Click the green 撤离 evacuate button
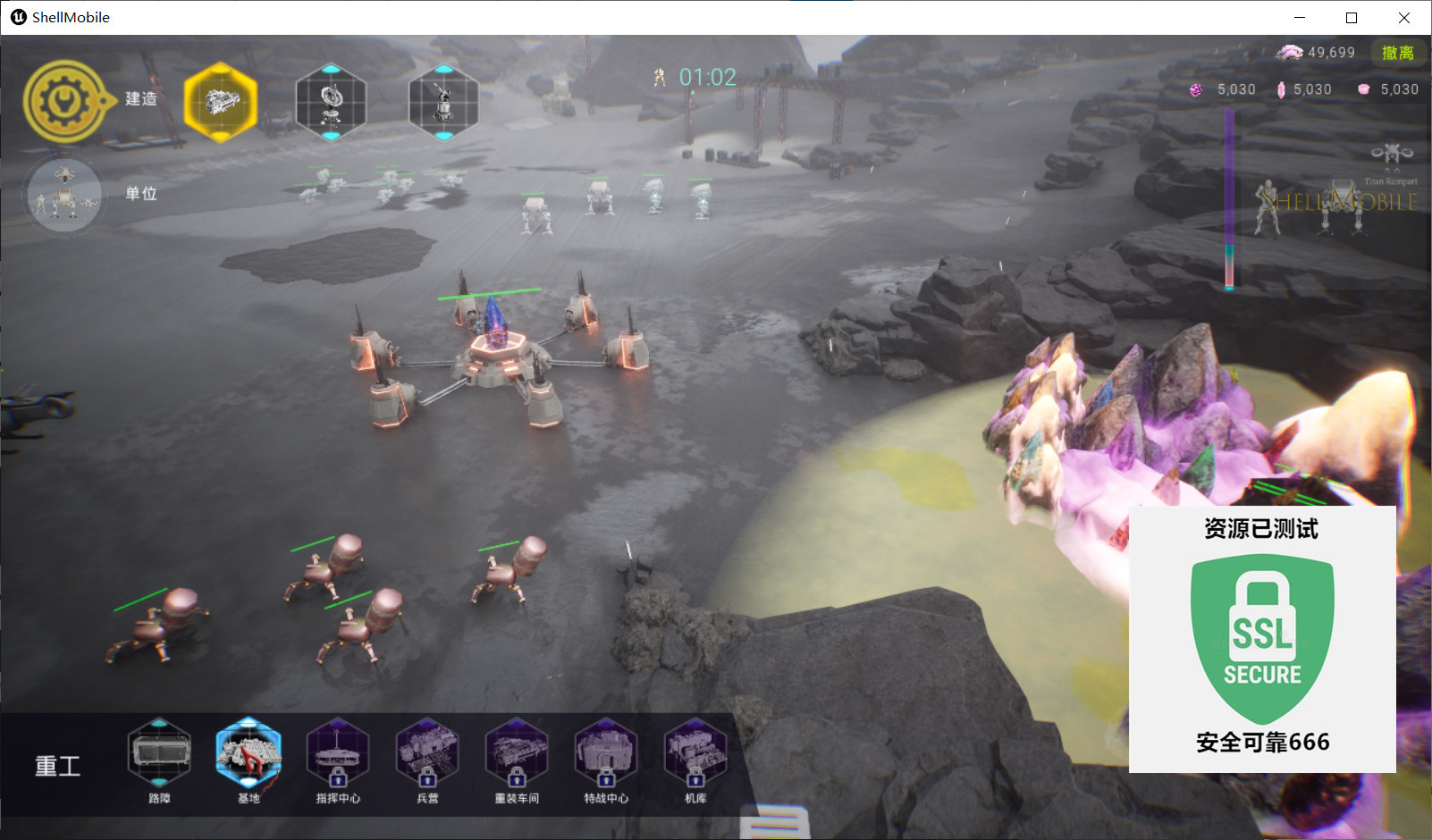 (1397, 53)
